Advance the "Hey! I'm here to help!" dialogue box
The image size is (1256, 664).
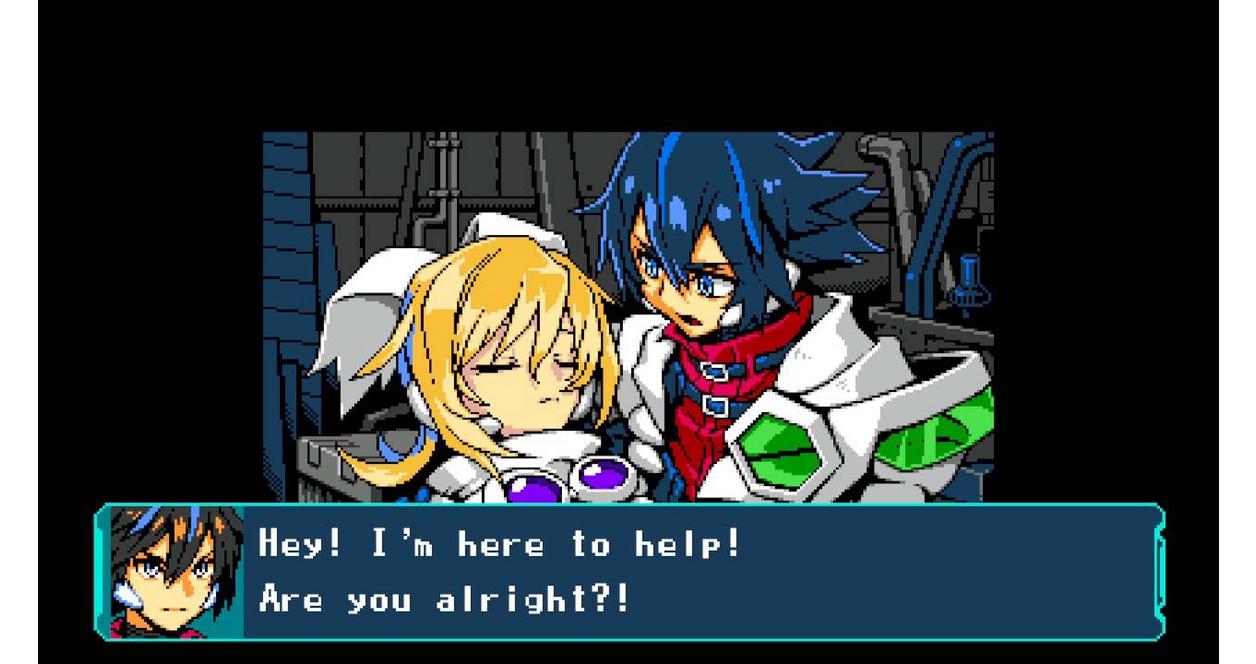tap(700, 572)
